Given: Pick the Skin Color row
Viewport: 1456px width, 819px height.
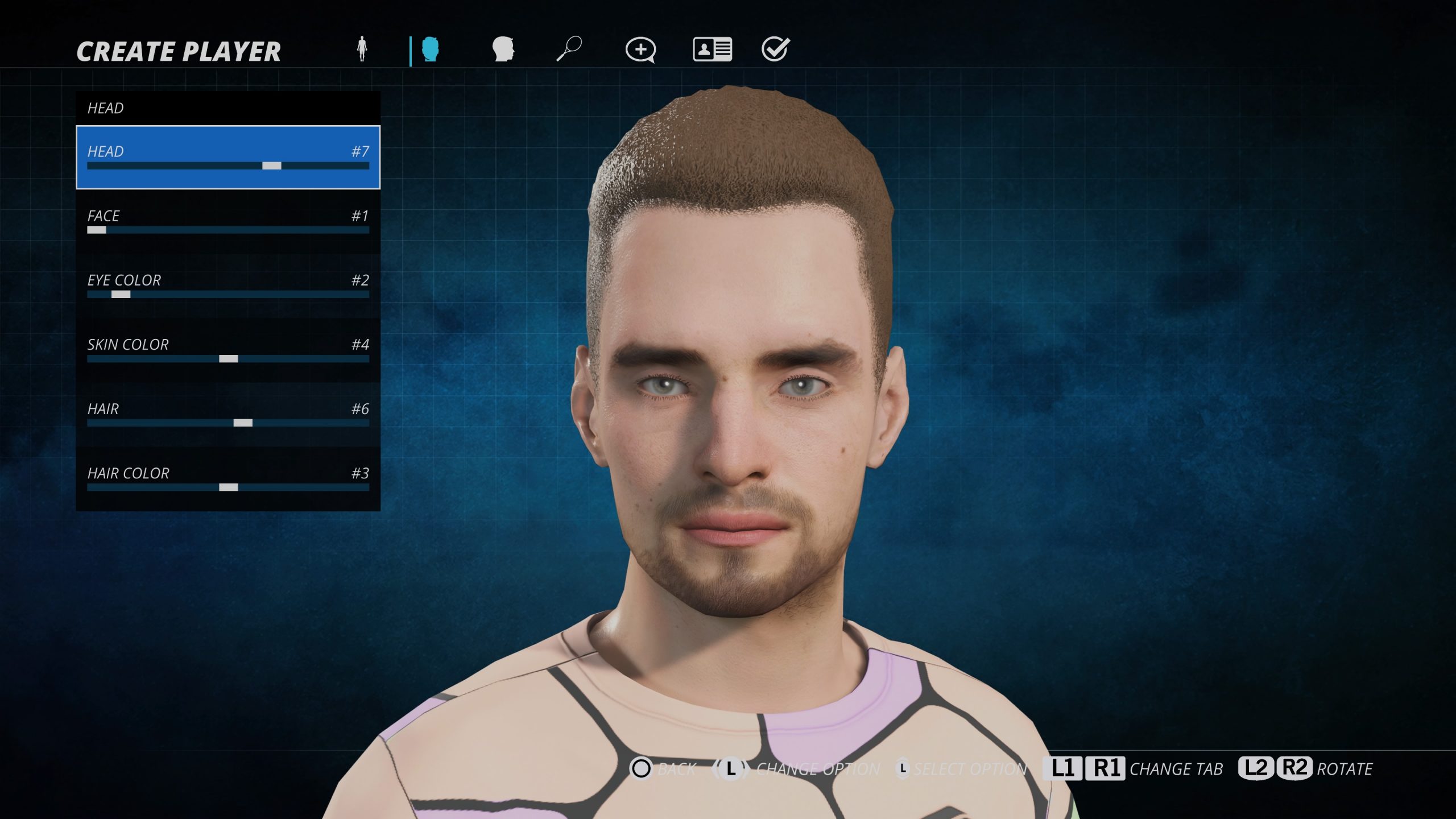Looking at the screenshot, I should click(227, 350).
